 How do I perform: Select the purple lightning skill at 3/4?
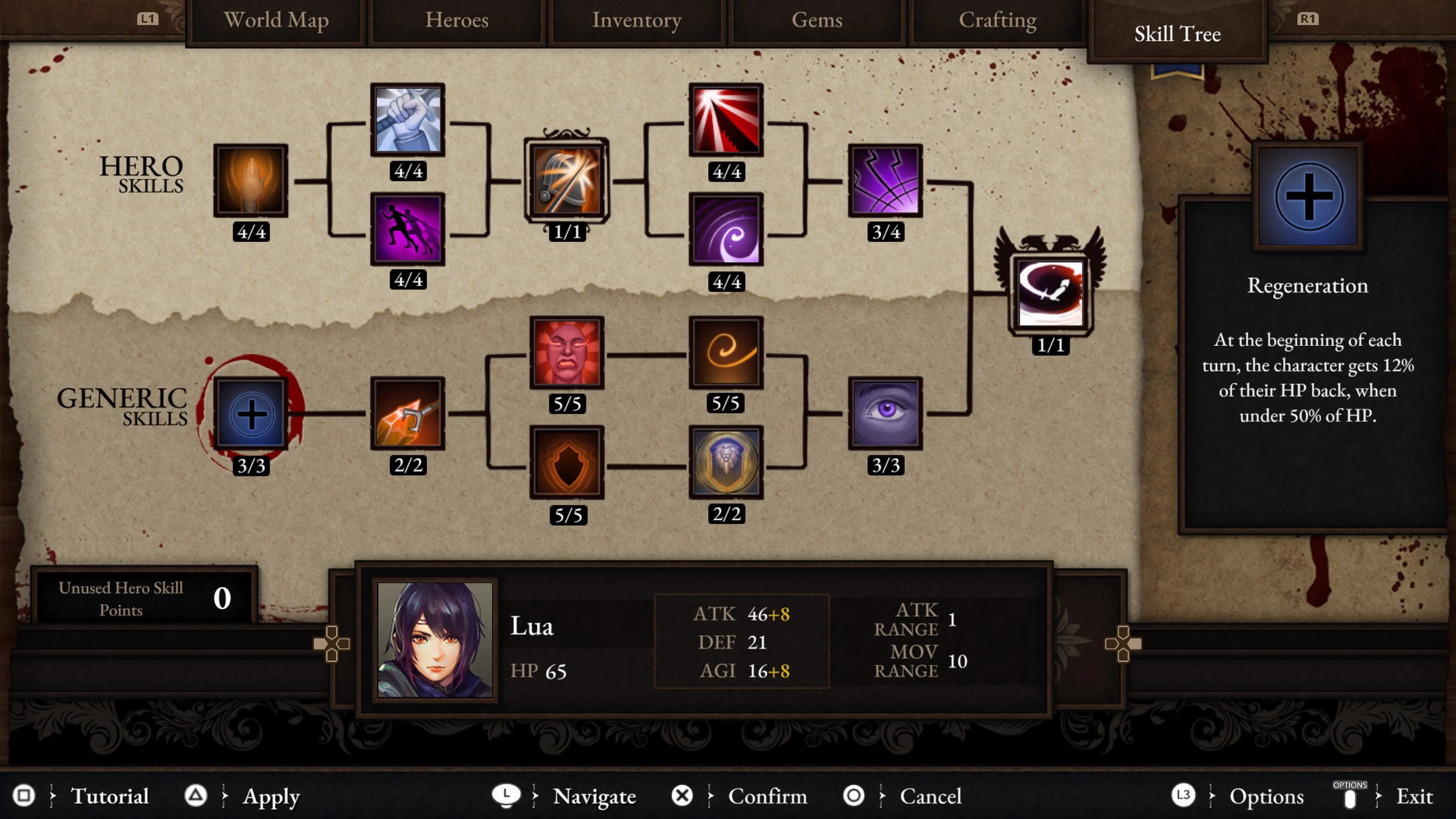[x=885, y=182]
